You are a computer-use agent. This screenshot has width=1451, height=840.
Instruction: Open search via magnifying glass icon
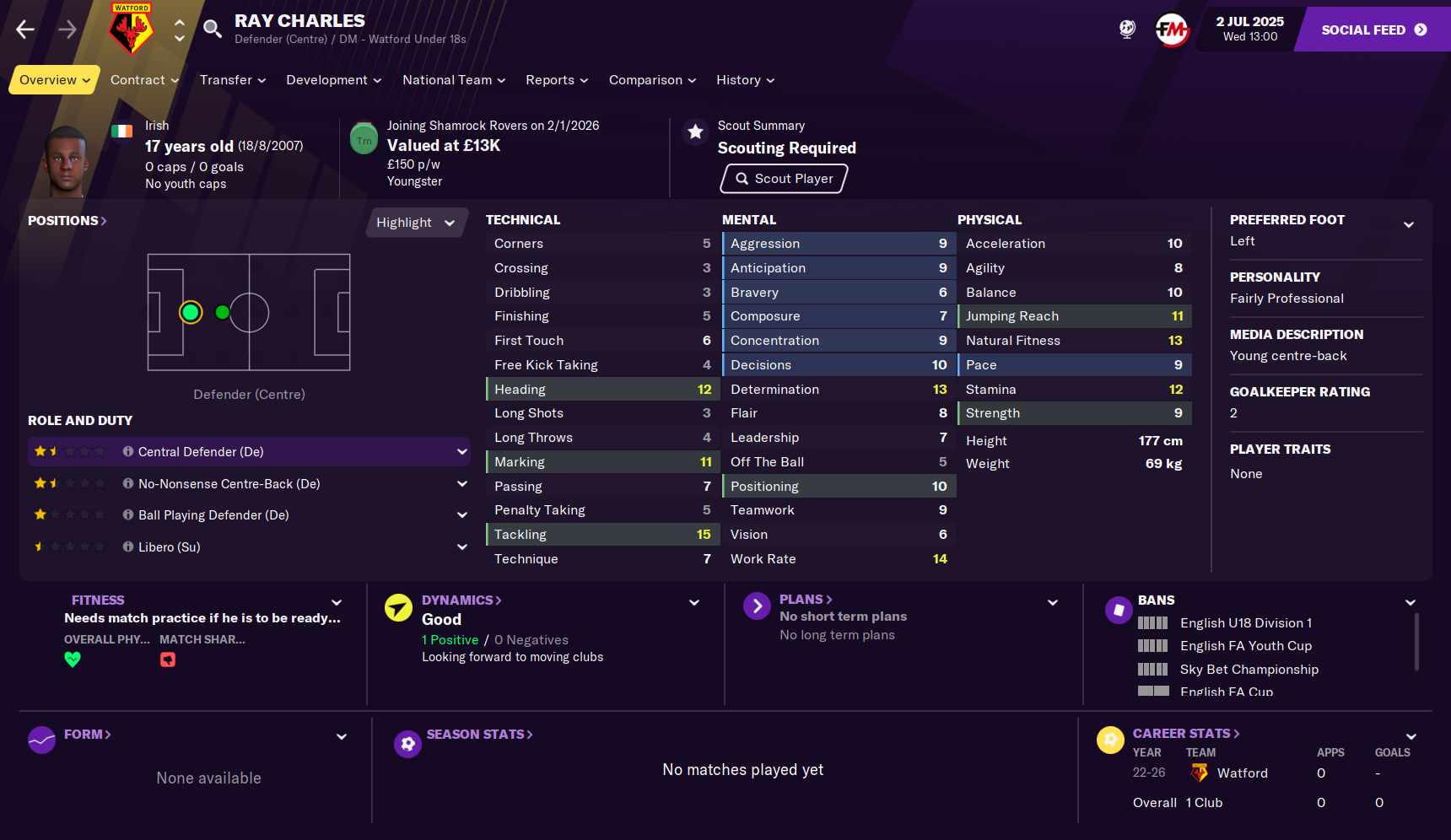(212, 28)
